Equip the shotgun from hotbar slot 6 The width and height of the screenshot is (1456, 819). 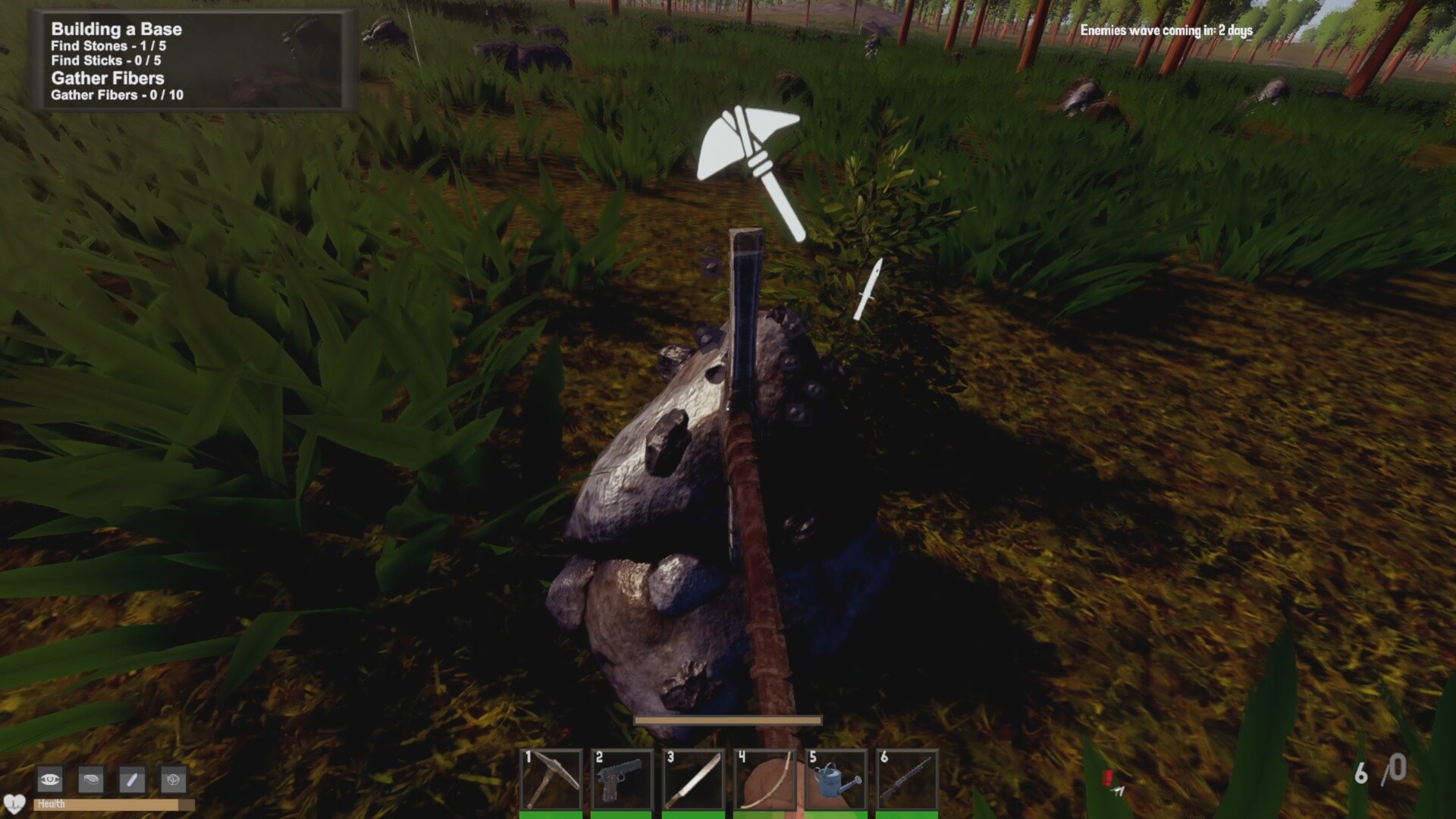pyautogui.click(x=908, y=780)
